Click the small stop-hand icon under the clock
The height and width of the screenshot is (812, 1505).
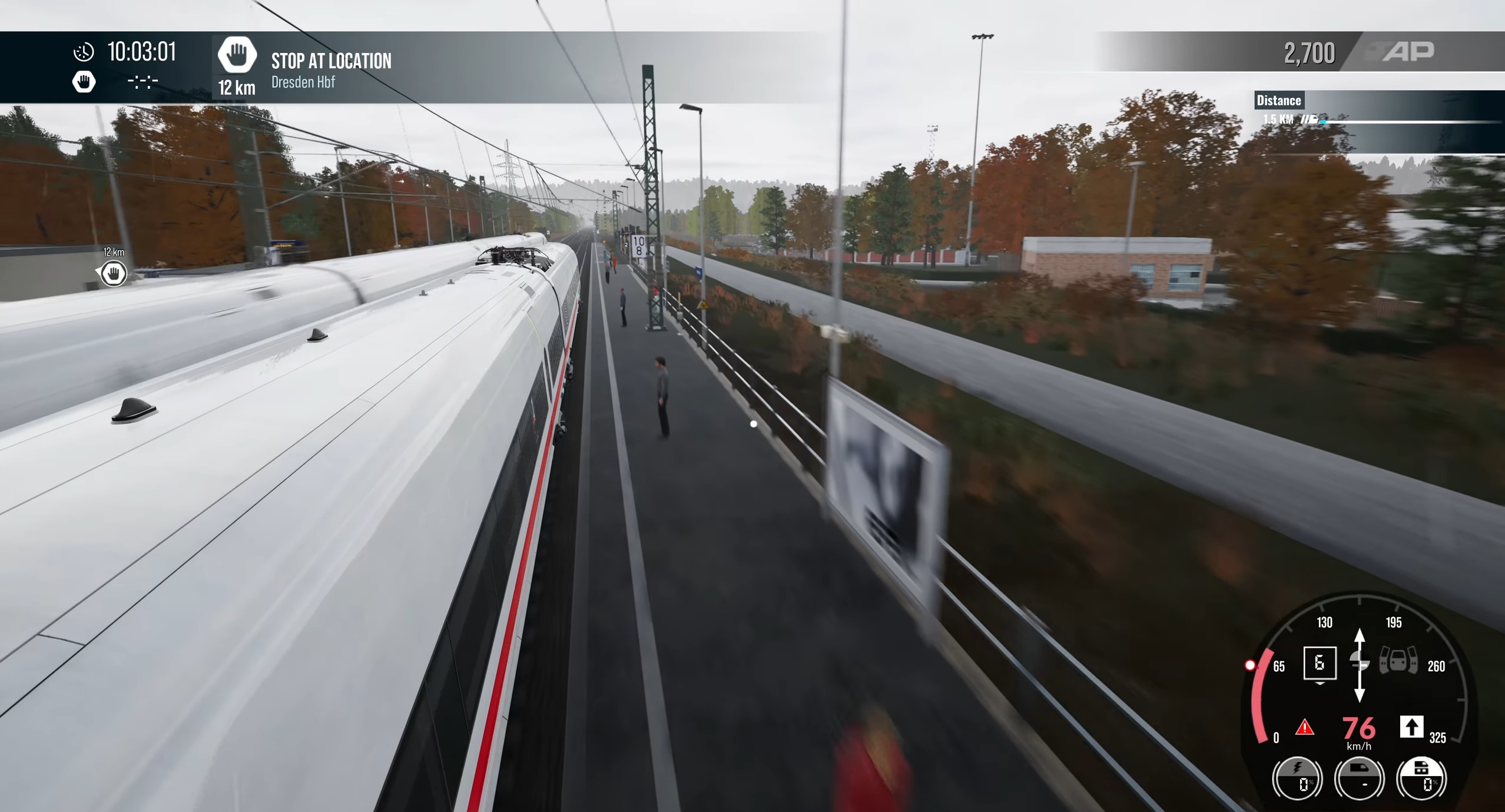tap(84, 82)
